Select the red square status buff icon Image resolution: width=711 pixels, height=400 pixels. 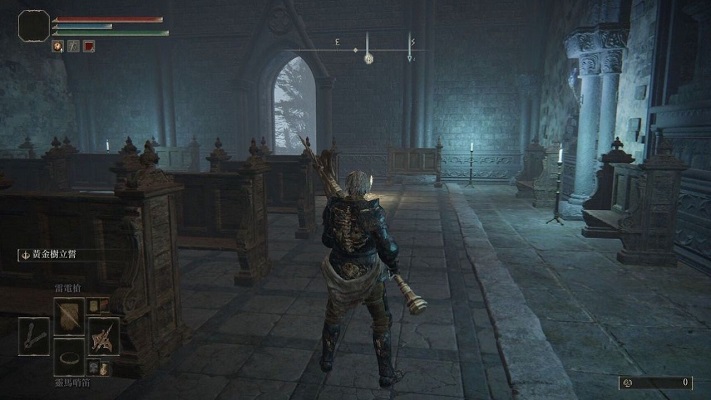coord(88,46)
